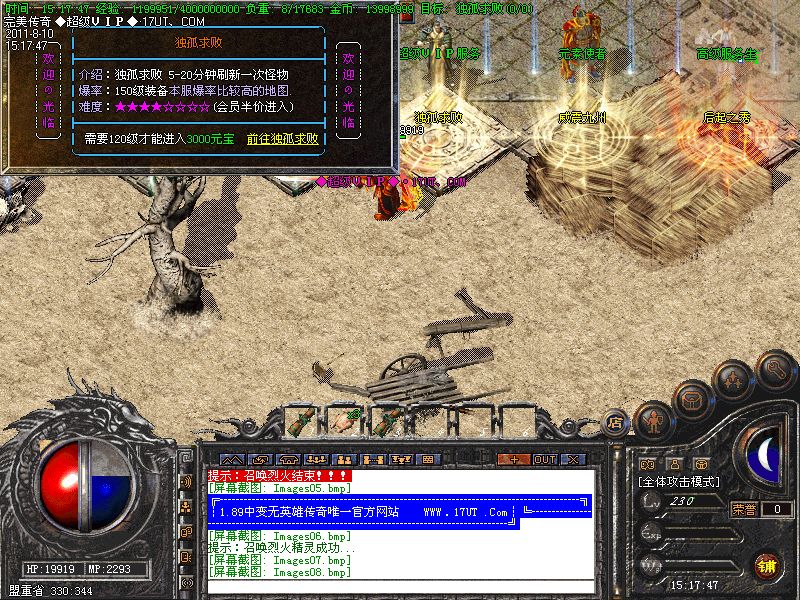Open the 店 shop round button
The width and height of the screenshot is (800, 600).
coord(616,422)
